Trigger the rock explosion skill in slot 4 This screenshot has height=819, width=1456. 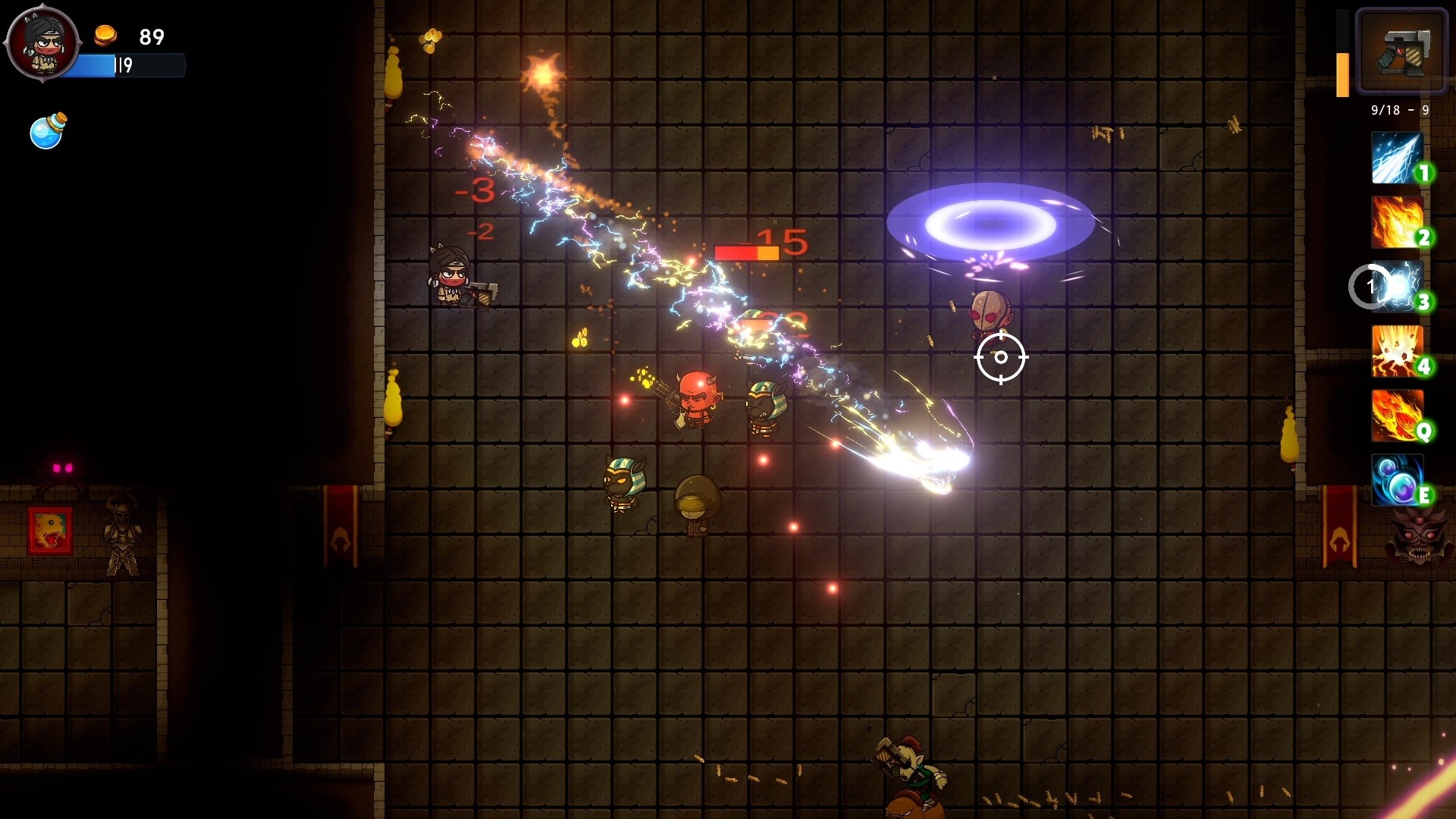pyautogui.click(x=1398, y=352)
